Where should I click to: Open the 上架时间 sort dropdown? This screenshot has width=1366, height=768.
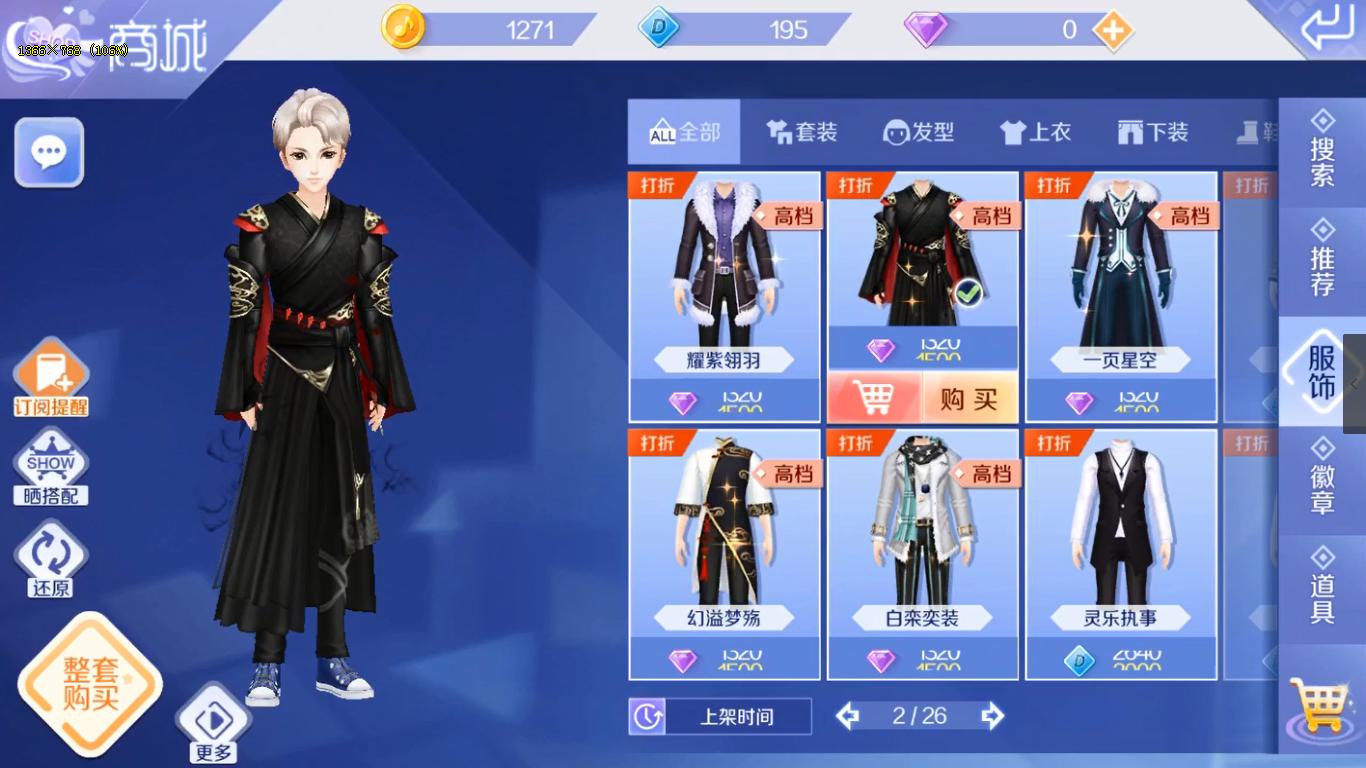pyautogui.click(x=738, y=716)
